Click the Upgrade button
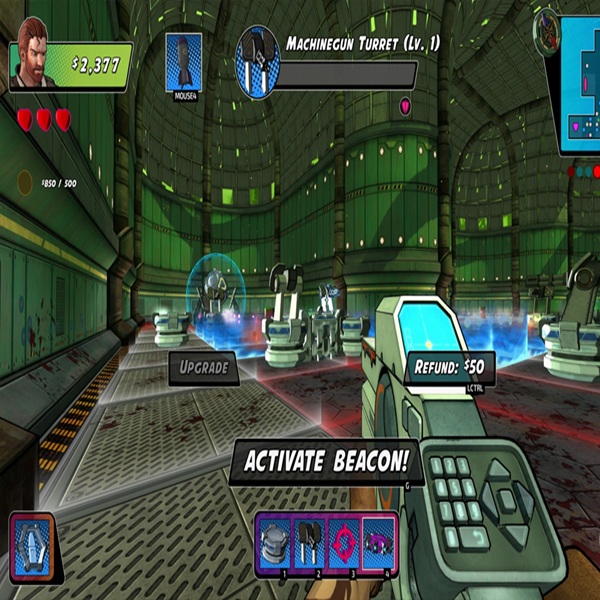Screen dimensions: 600x600 point(204,367)
